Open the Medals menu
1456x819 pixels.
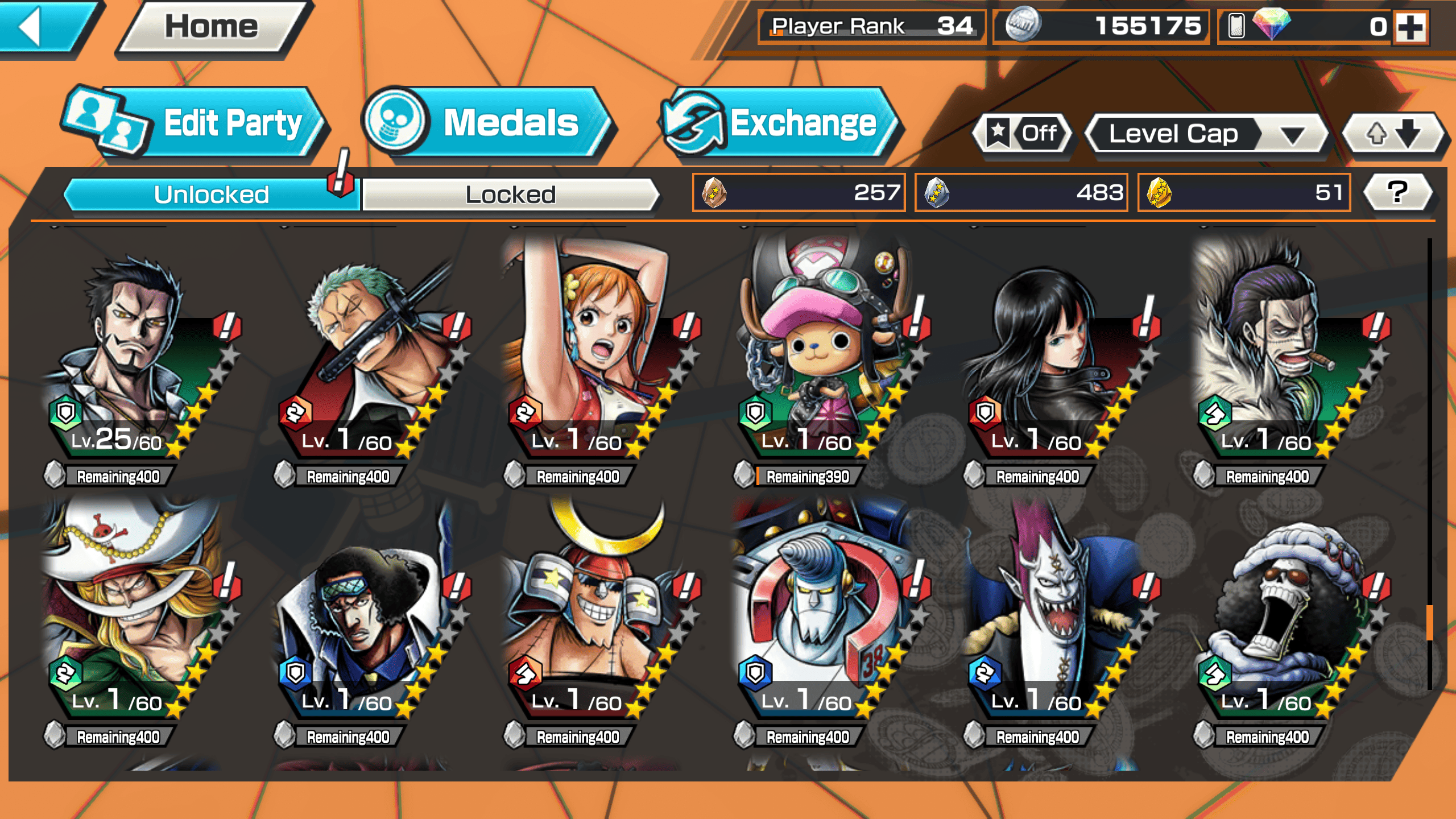488,123
